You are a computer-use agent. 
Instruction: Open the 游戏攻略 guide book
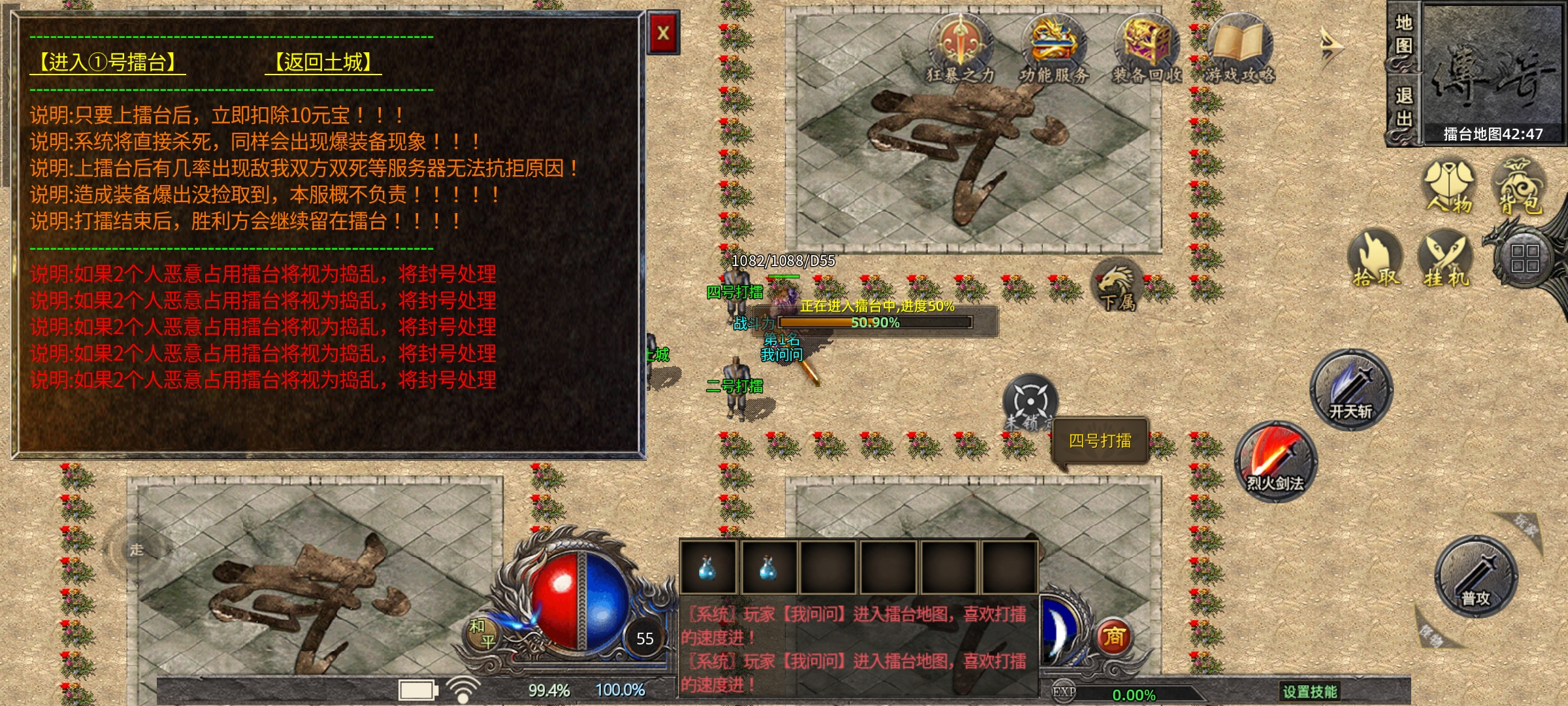pos(1239,49)
